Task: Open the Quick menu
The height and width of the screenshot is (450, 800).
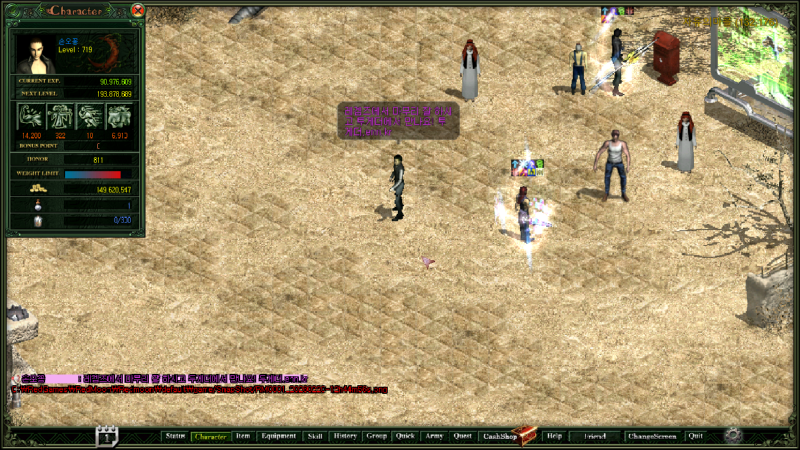Action: [x=405, y=437]
